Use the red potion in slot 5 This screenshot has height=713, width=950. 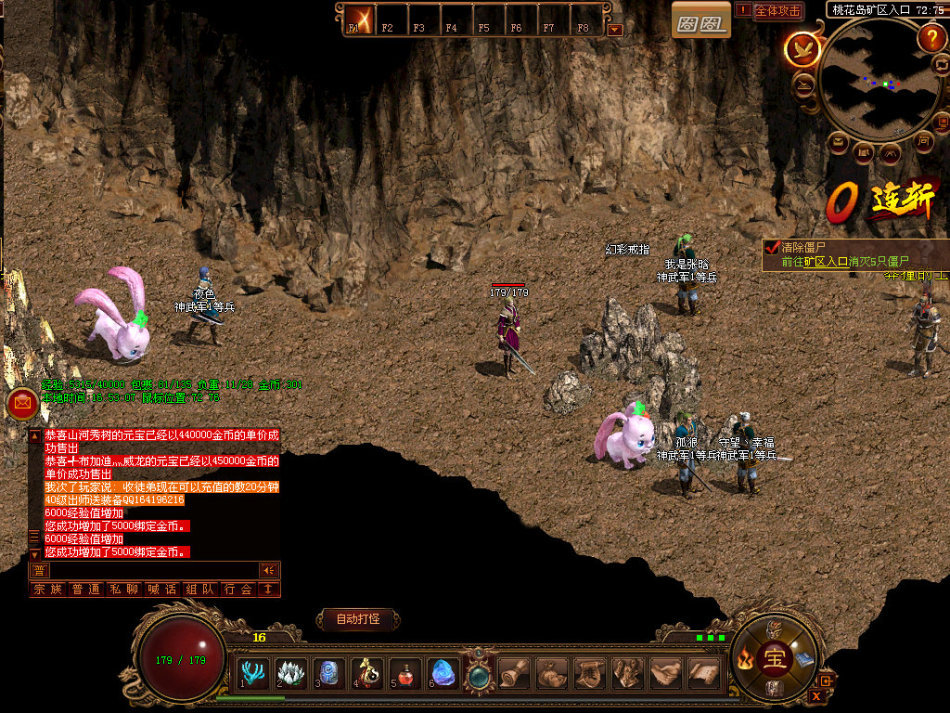tap(405, 673)
